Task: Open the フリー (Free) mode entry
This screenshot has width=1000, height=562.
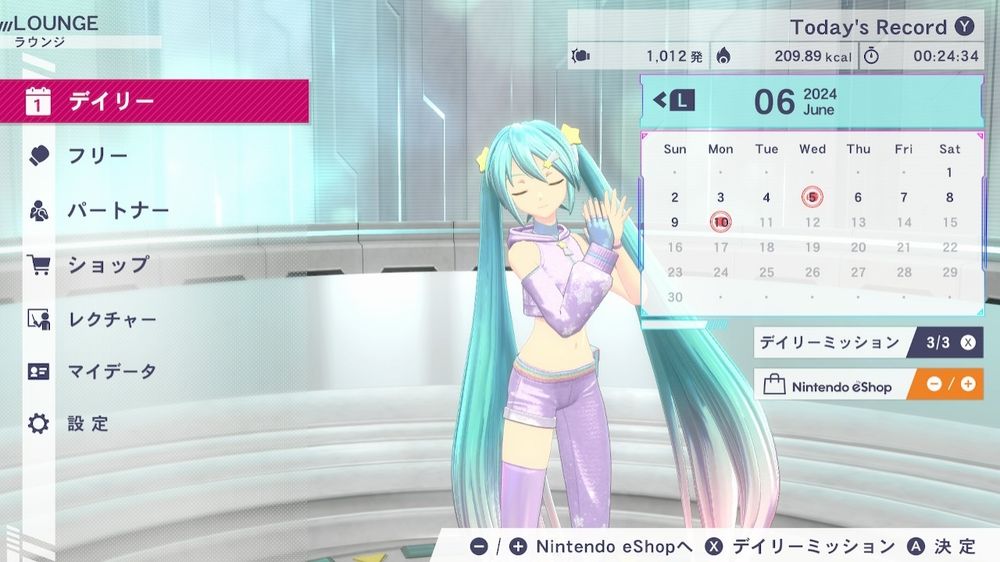Action: [x=97, y=156]
